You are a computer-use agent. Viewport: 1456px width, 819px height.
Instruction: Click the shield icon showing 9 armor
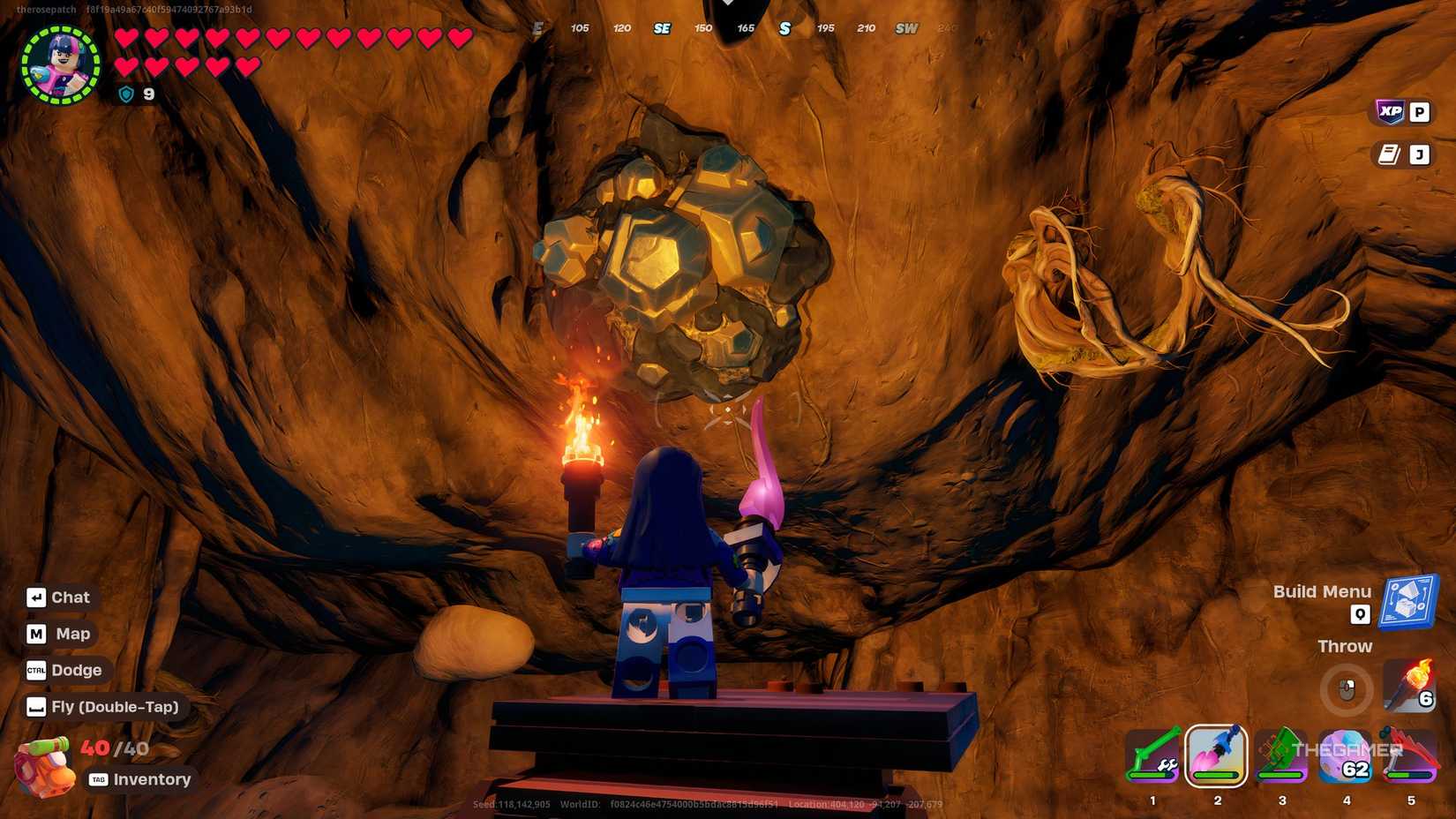point(127,94)
